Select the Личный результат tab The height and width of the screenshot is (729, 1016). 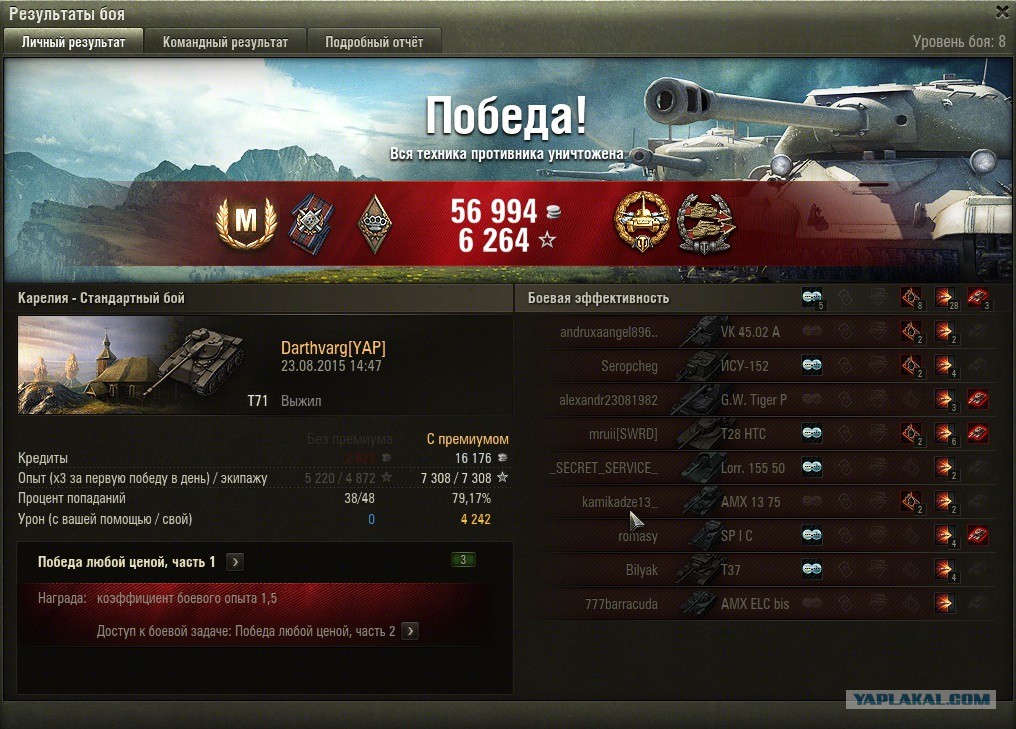click(73, 42)
